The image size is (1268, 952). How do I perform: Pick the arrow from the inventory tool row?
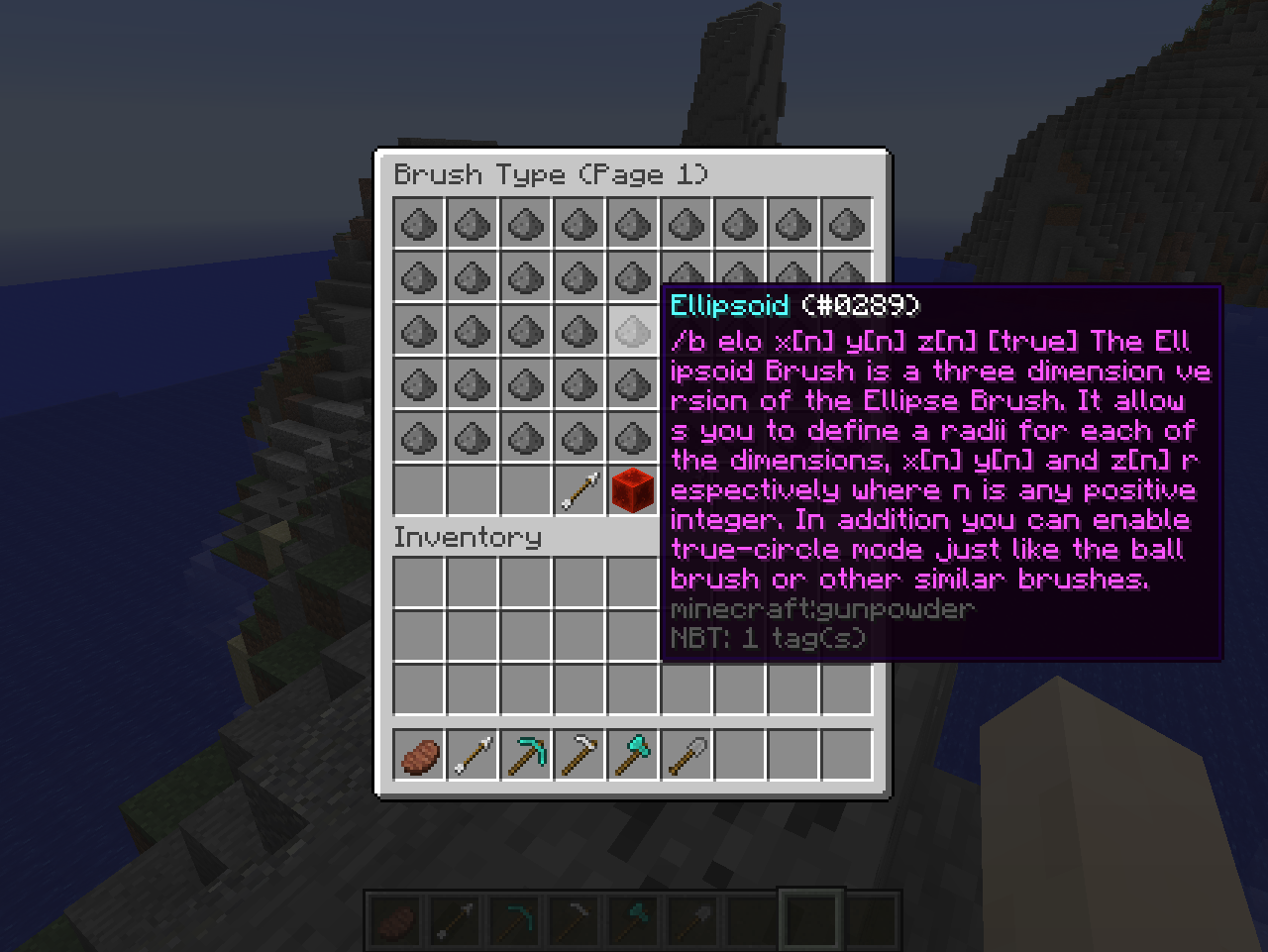click(472, 753)
